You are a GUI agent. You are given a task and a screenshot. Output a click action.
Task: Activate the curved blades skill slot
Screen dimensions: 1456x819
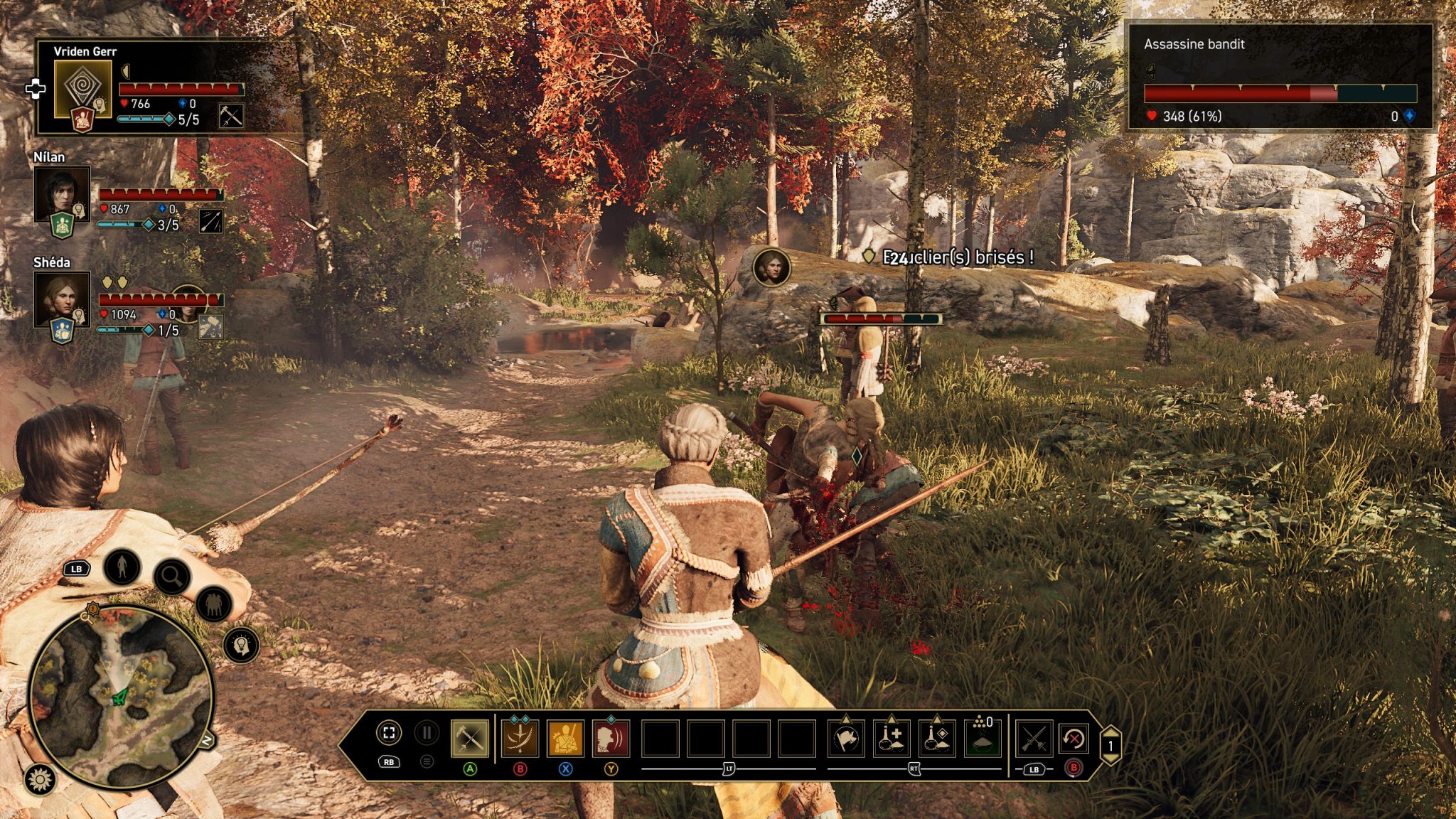coord(520,739)
